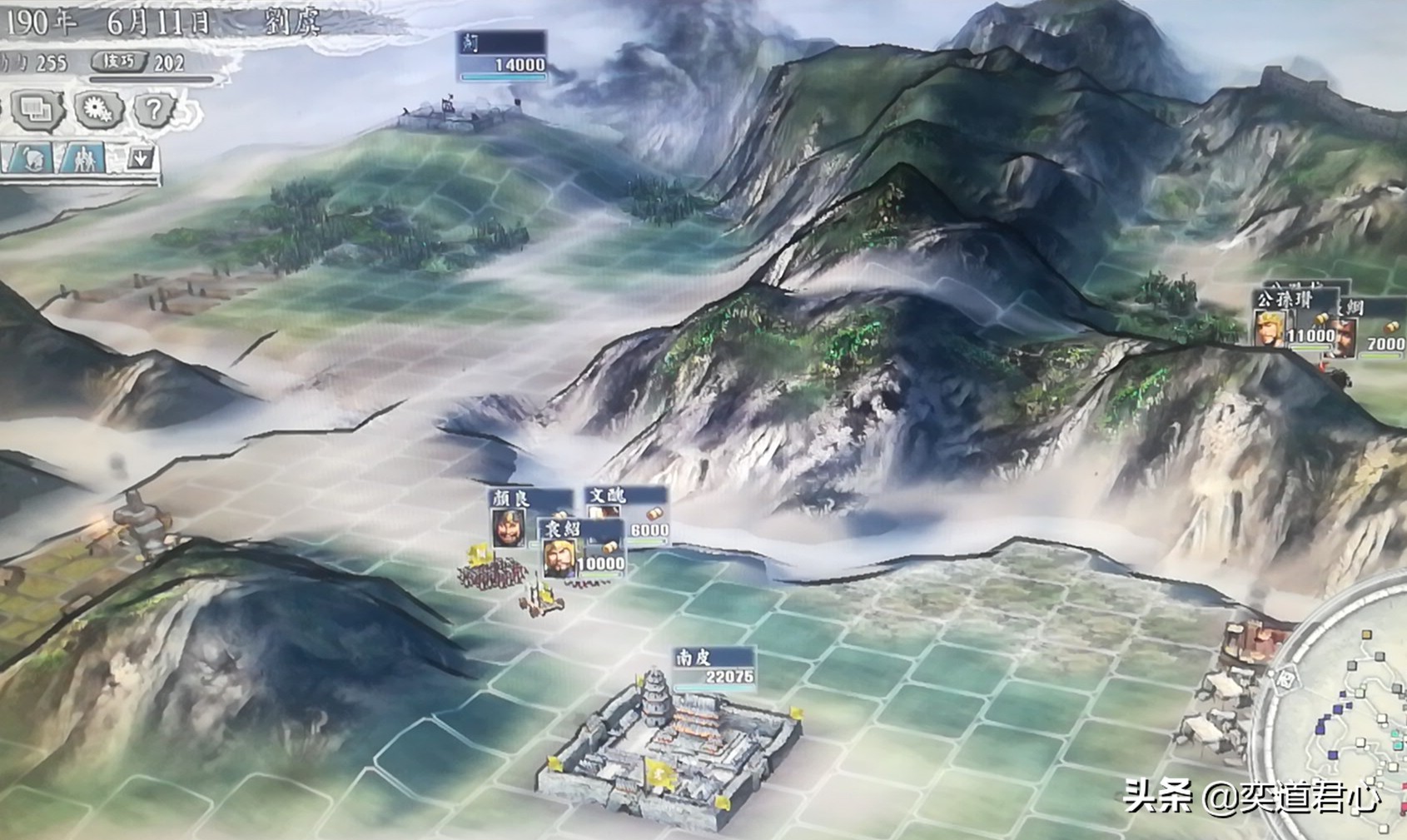The image size is (1407, 840).
Task: Open the game settings gear icon
Action: coord(98,107)
